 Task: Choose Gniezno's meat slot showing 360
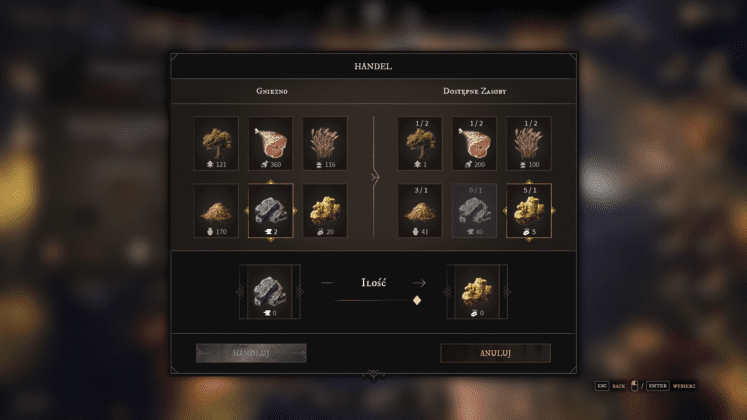[270, 143]
